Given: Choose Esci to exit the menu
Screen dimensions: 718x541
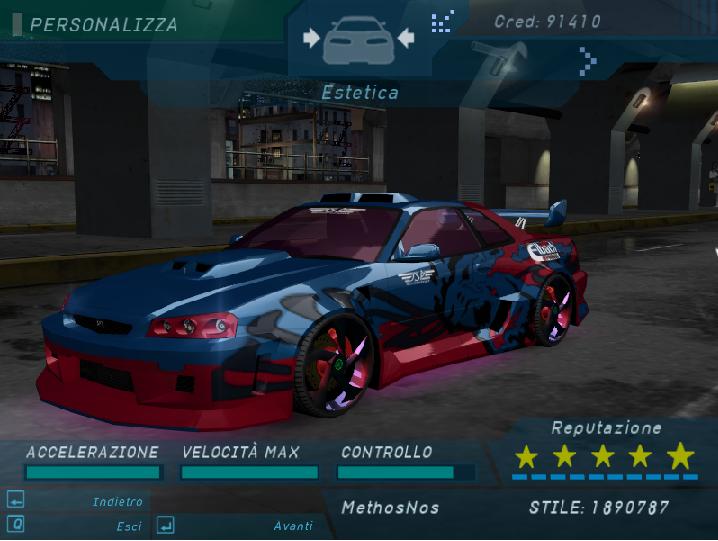Looking at the screenshot, I should click(128, 525).
